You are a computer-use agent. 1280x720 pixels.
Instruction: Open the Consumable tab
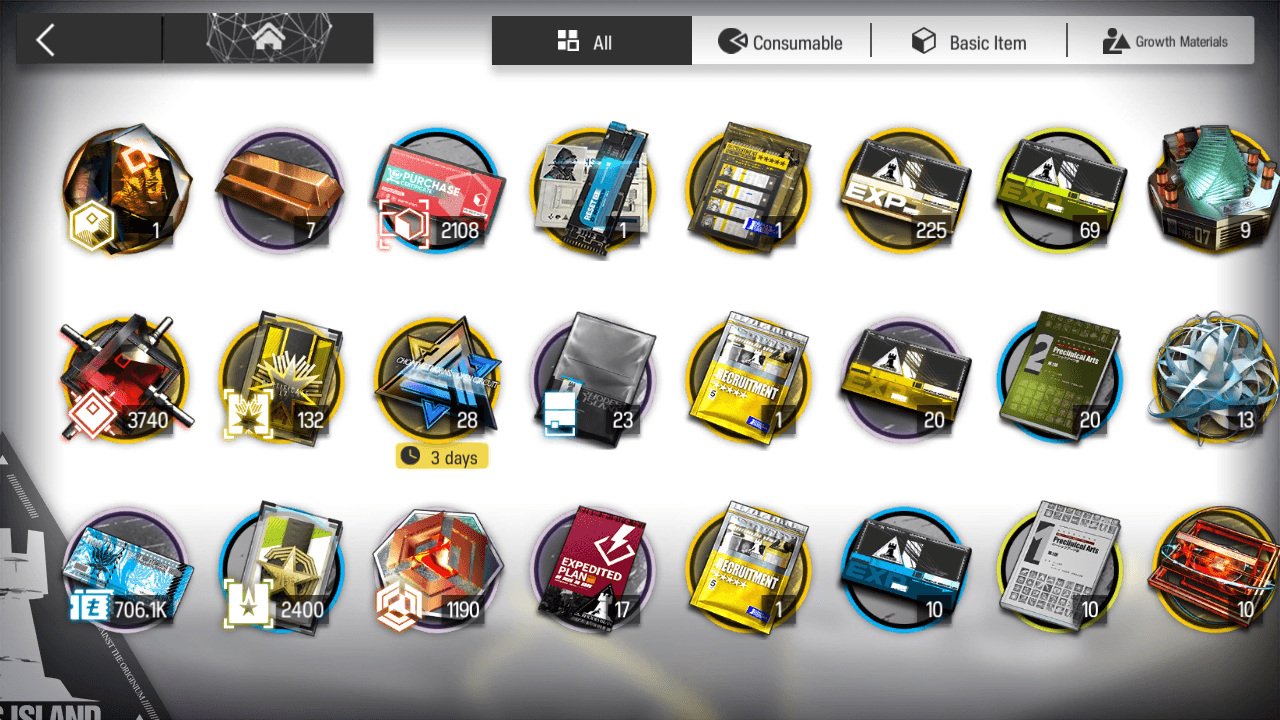point(781,42)
